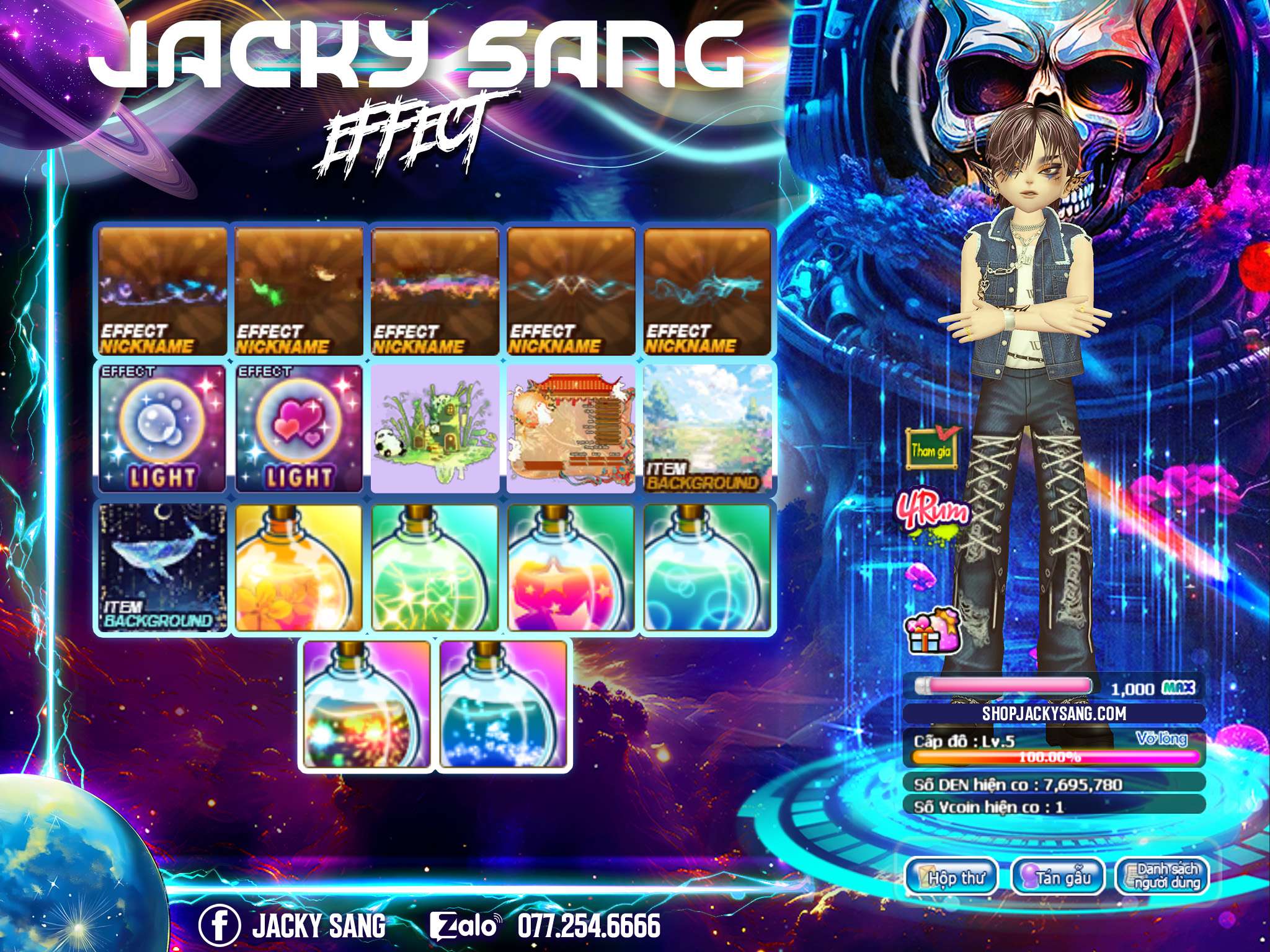Screen dimensions: 1270x952
Task: Select the bubble Light effect item
Action: 162,428
